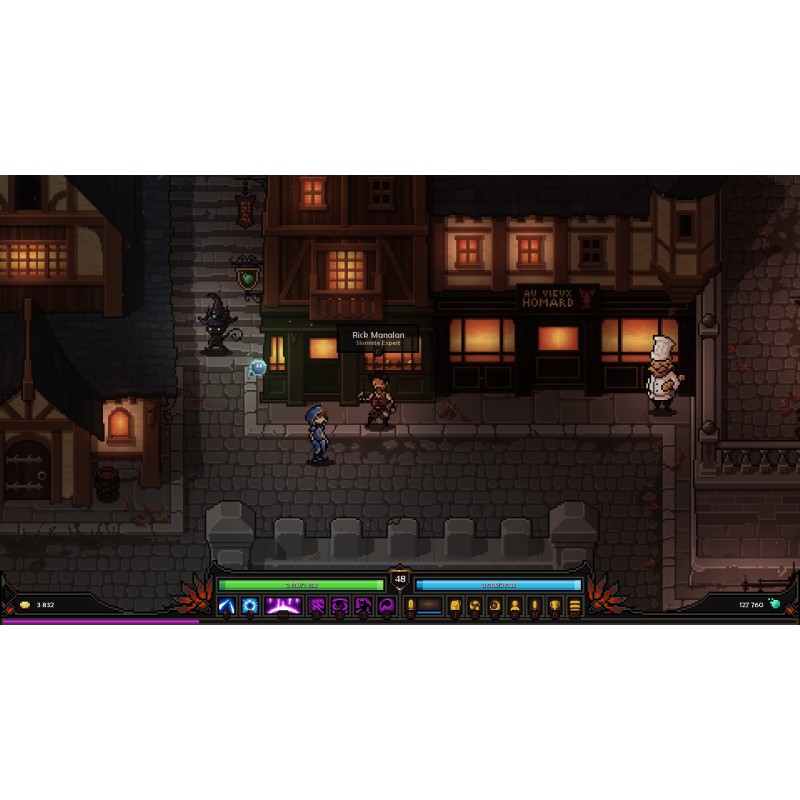Open the golden crescent skills menu

pyautogui.click(x=494, y=606)
